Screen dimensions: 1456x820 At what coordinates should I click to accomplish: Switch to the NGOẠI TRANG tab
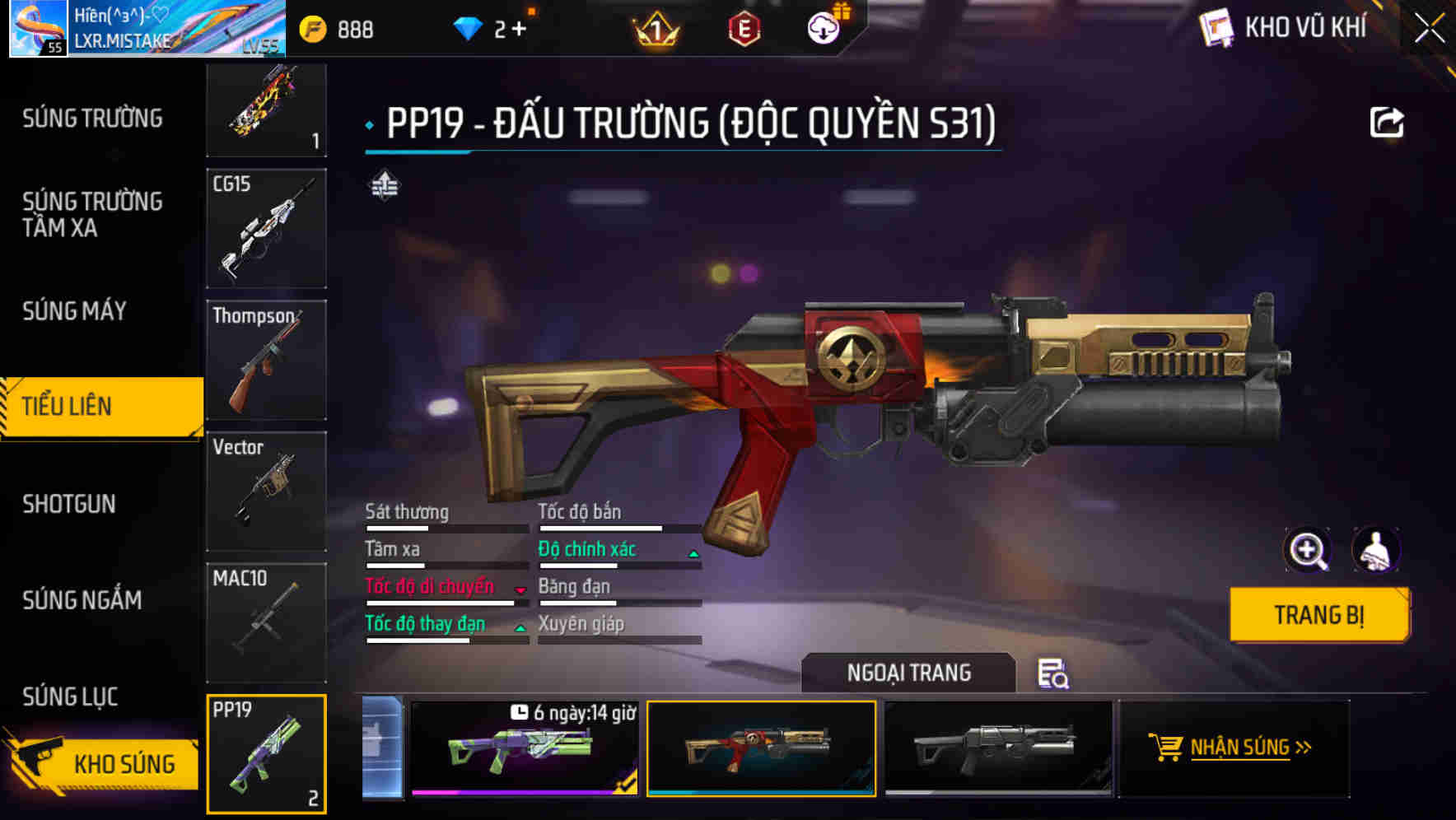point(910,673)
